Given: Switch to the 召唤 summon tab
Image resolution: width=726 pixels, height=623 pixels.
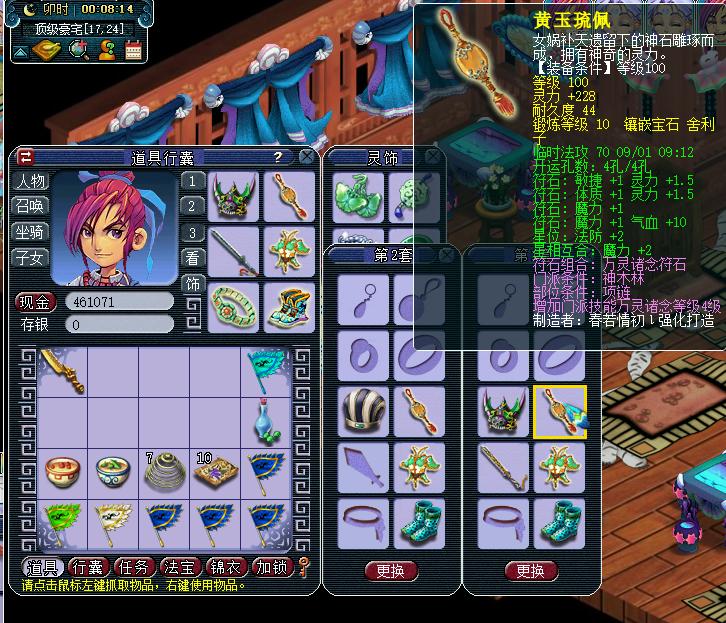Looking at the screenshot, I should (x=30, y=206).
